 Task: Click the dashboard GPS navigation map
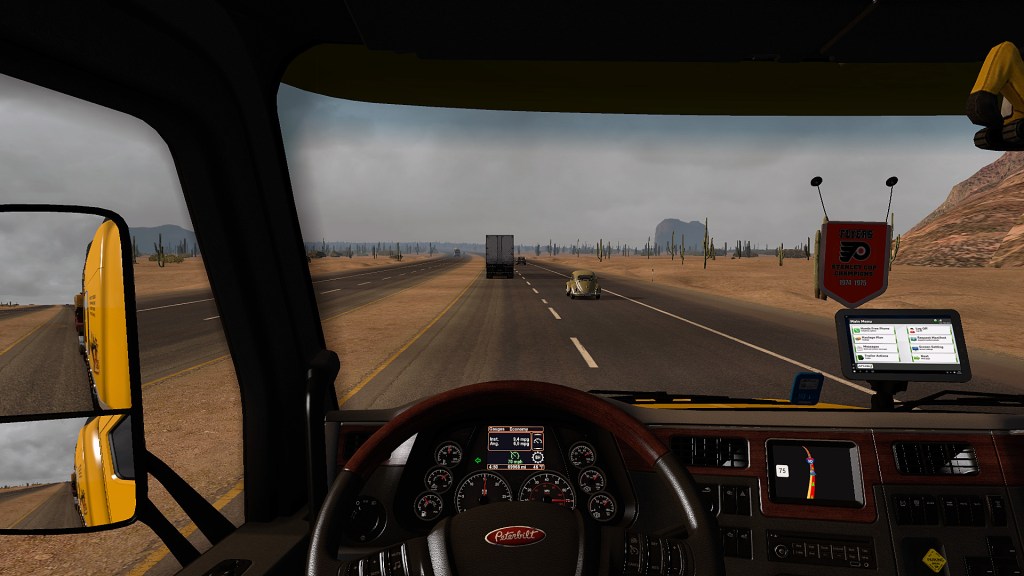(x=813, y=471)
